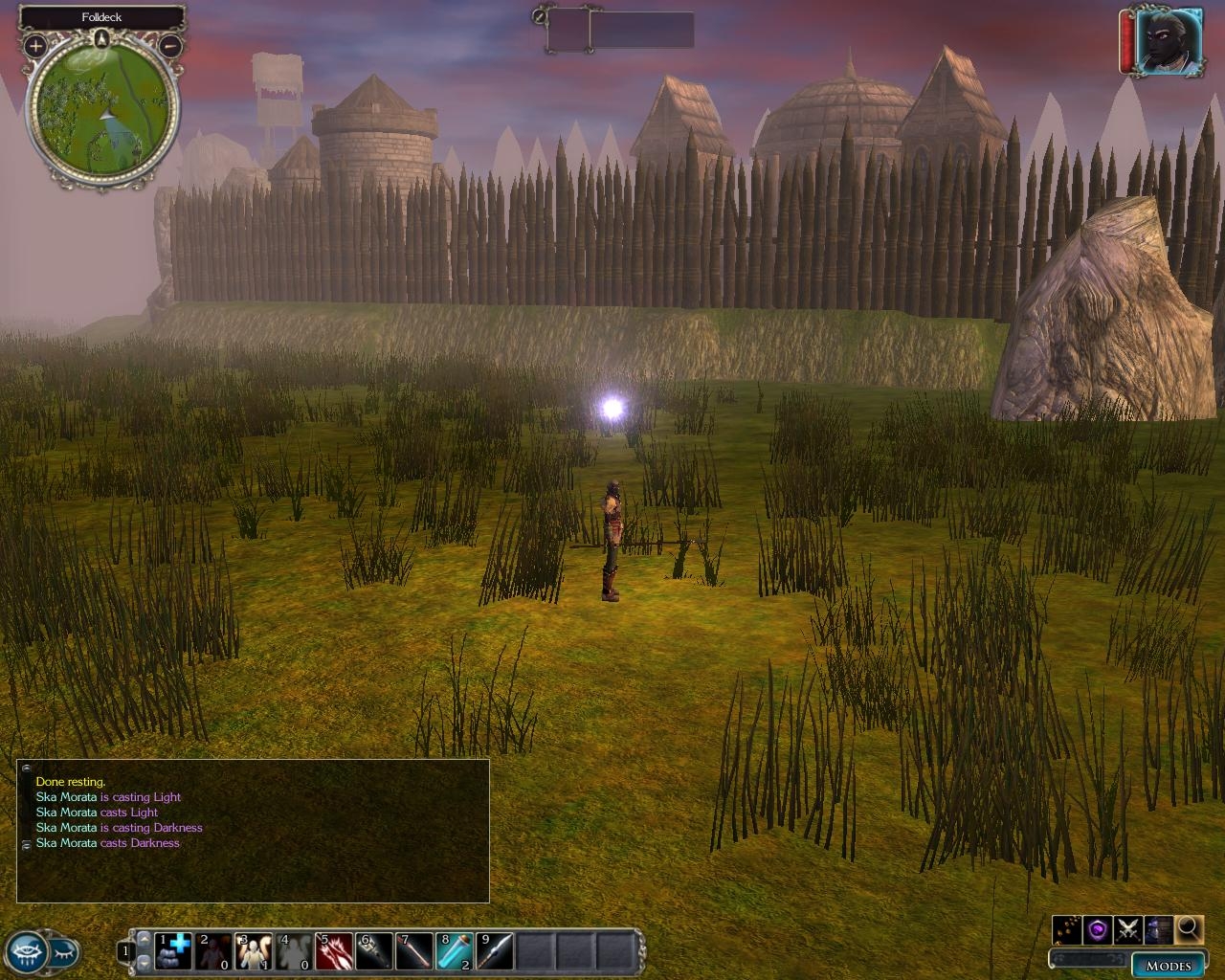
Task: Toggle the minimap north compass button
Action: pos(102,39)
